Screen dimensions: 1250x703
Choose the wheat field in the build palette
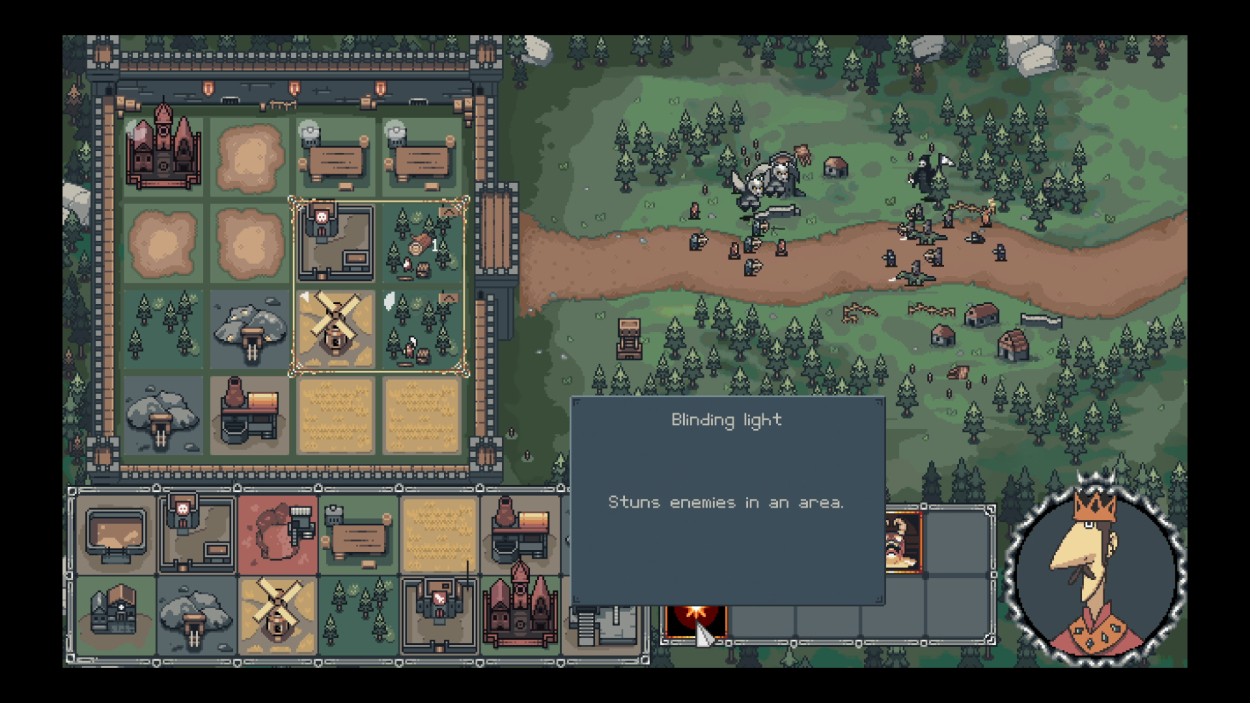(439, 535)
